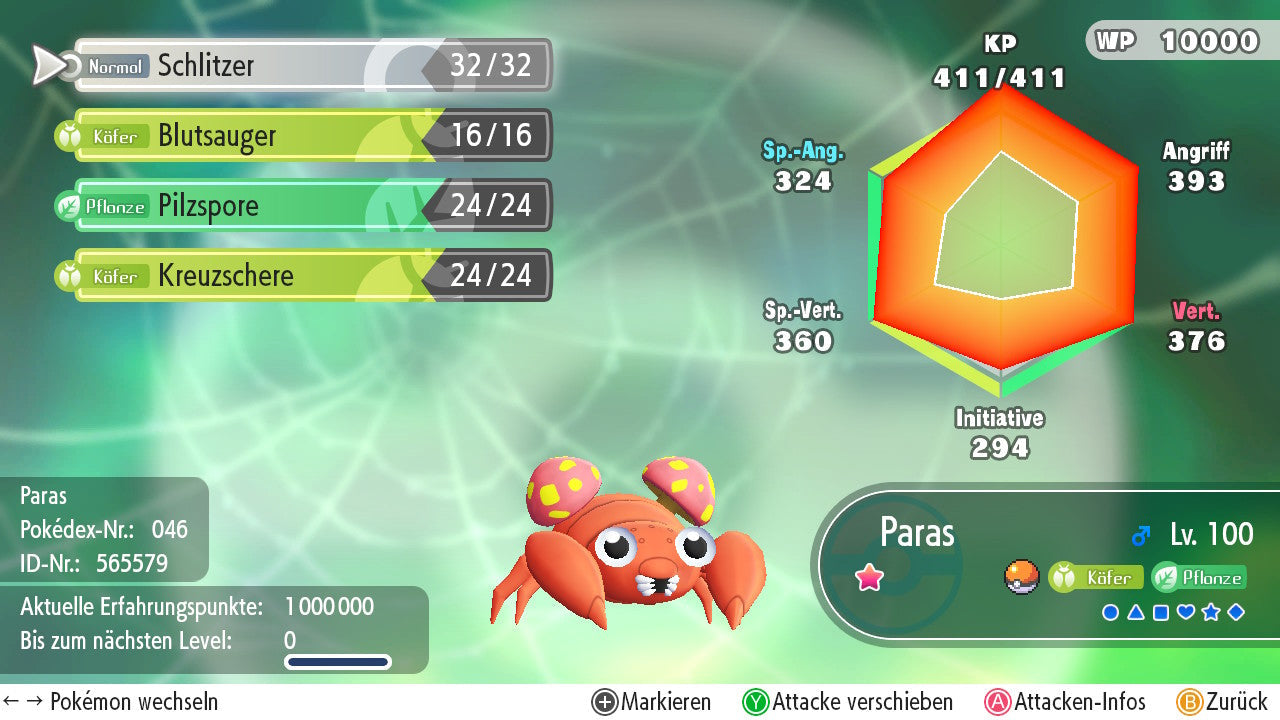Activate Attacke verschieben
This screenshot has width=1280, height=720.
(848, 702)
